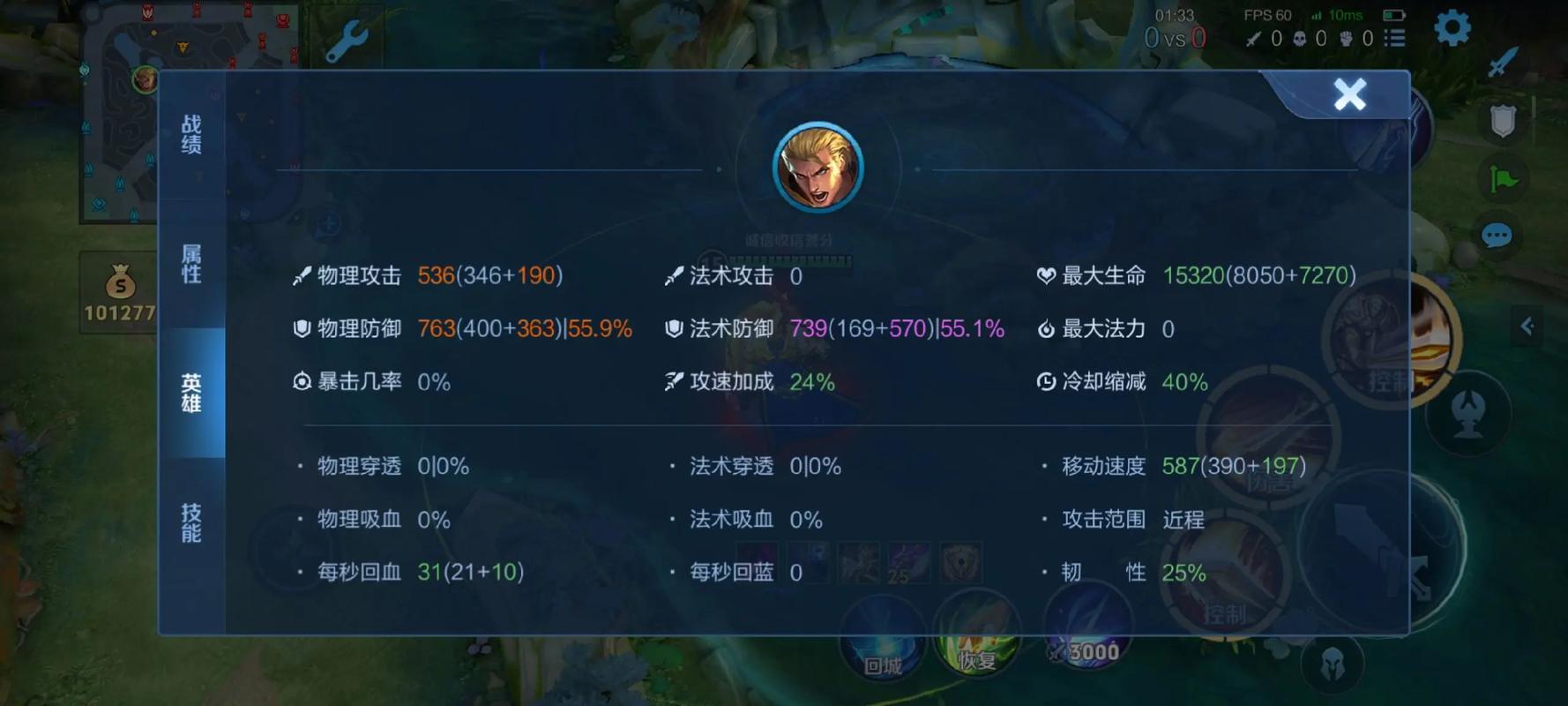Select the hero portrait avatar

coord(818,168)
